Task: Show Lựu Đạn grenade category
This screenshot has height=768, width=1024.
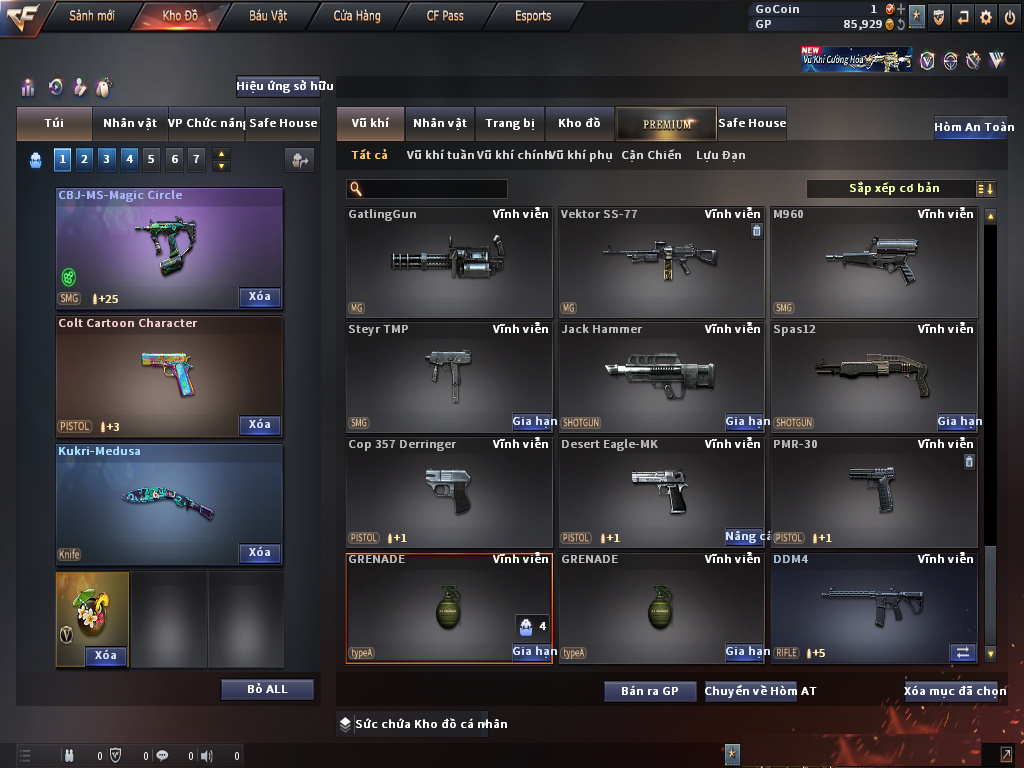Action: [720, 155]
